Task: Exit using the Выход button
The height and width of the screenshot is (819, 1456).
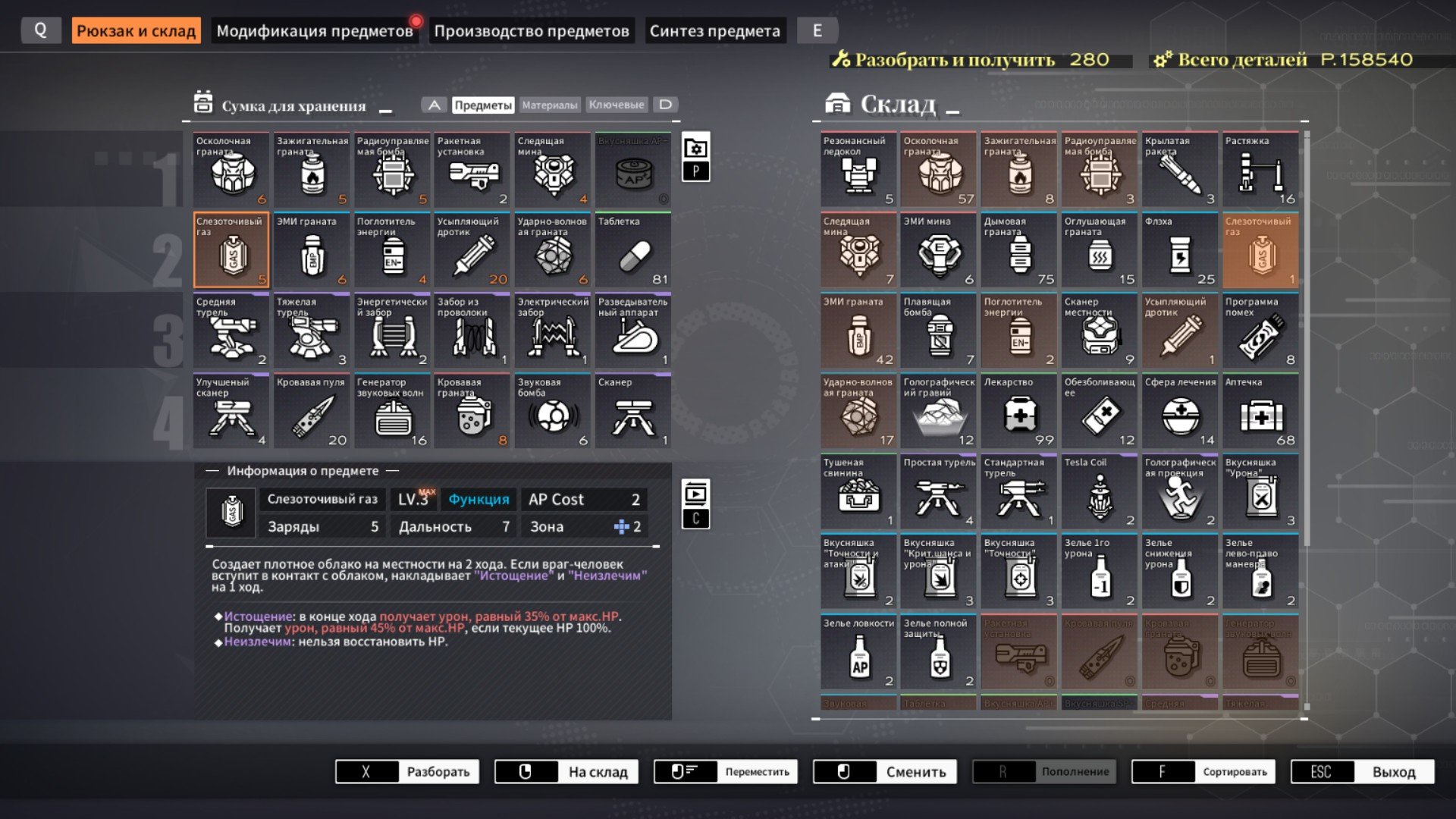Action: 1363,772
